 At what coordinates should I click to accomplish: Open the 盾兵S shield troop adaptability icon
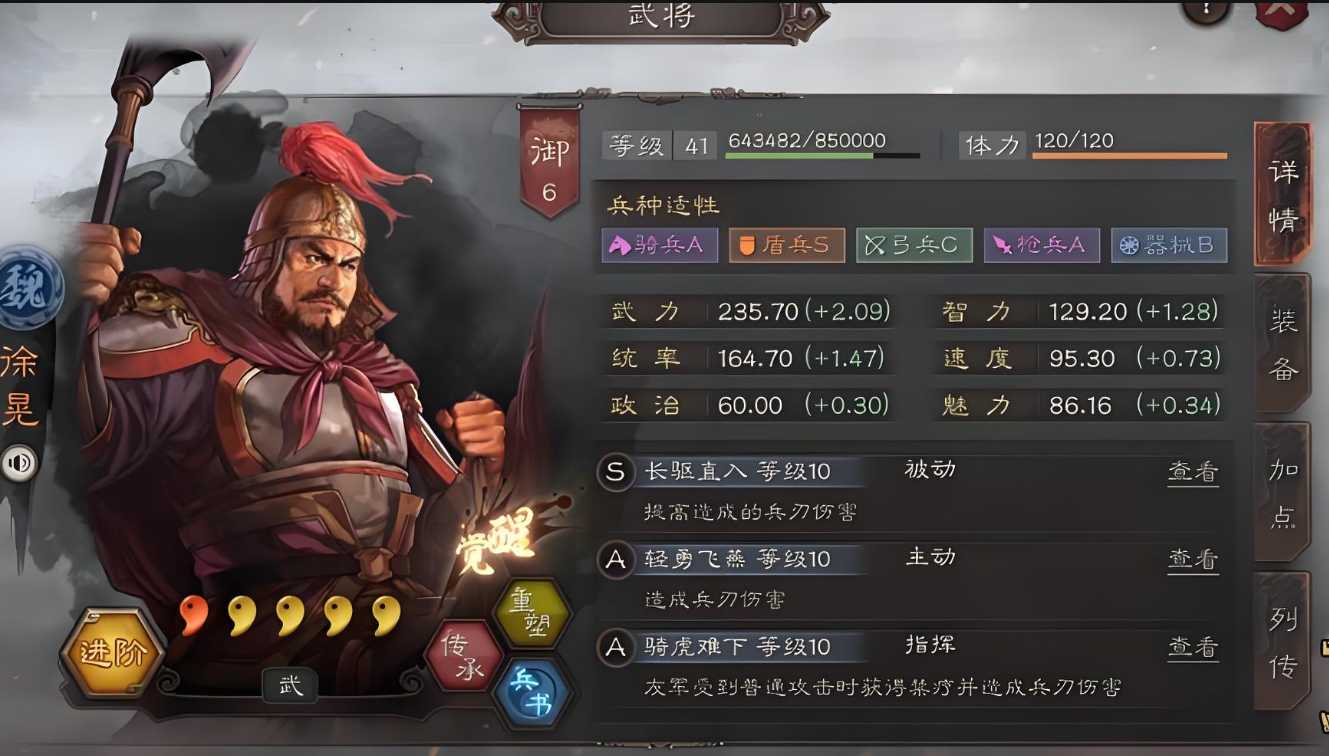786,245
